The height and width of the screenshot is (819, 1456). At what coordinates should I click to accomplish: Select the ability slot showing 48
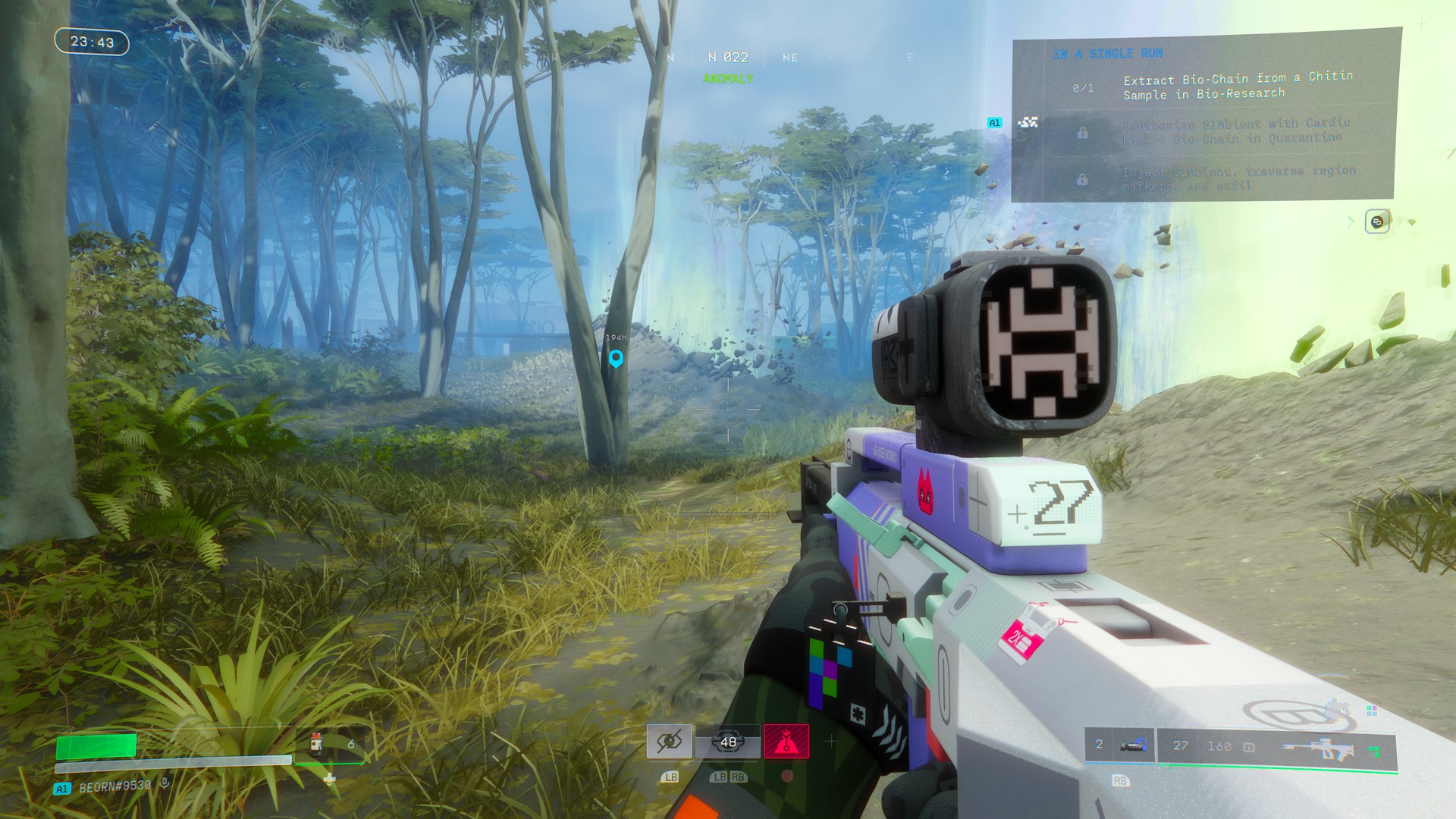(728, 742)
